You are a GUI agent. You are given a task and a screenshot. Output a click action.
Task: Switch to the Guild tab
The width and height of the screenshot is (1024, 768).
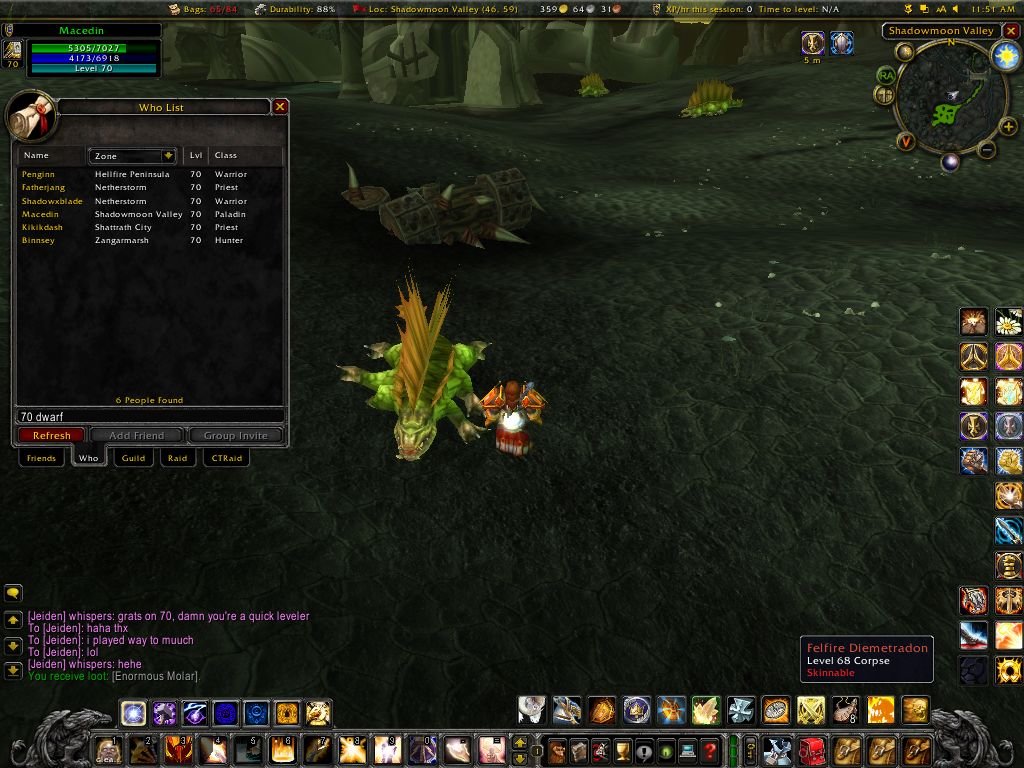(x=133, y=458)
